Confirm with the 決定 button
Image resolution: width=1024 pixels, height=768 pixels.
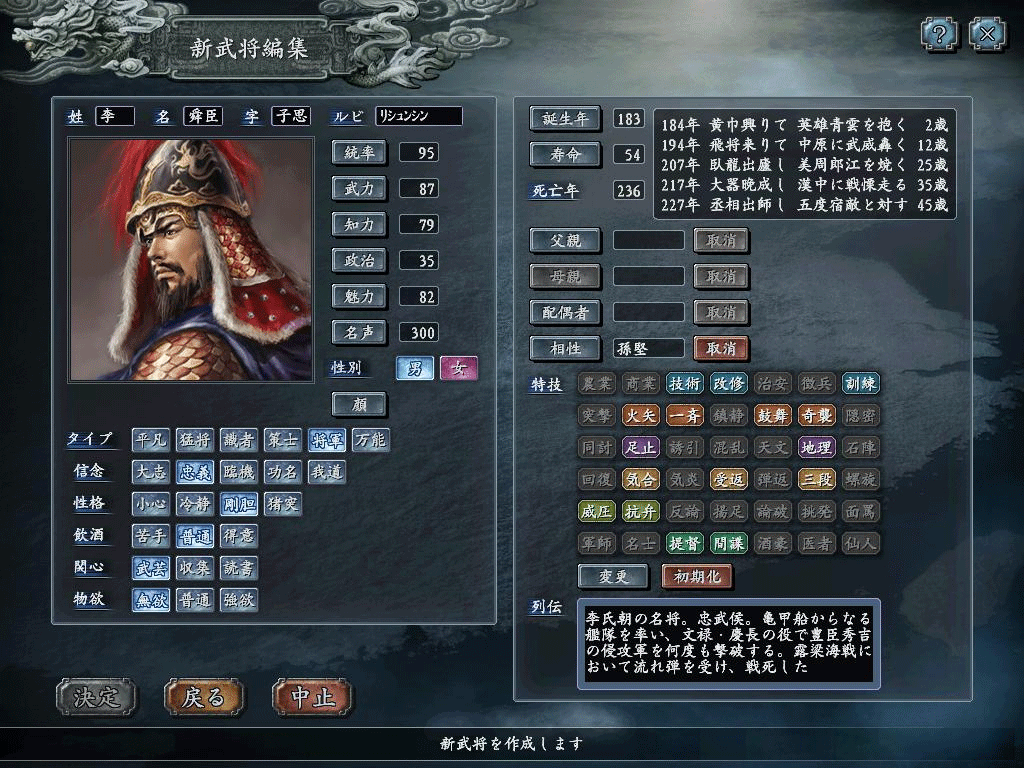pyautogui.click(x=95, y=697)
